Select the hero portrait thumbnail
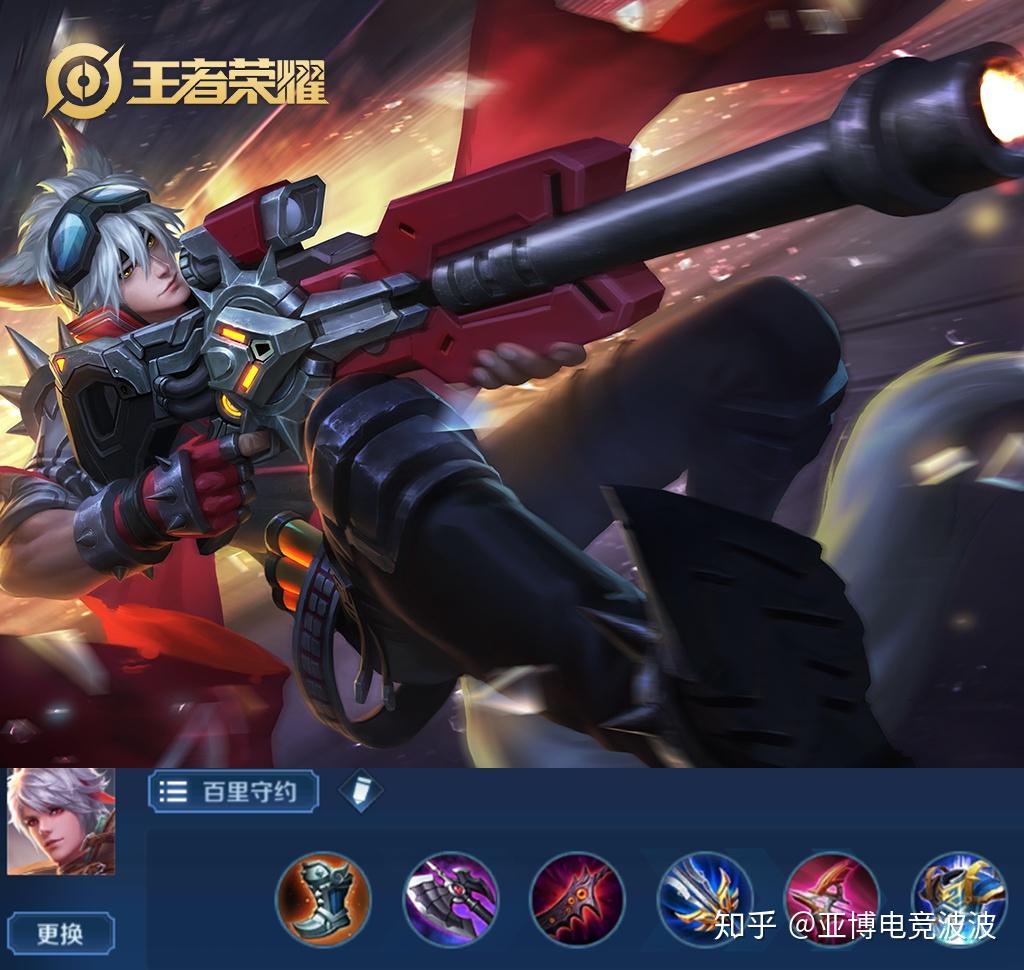 61,822
